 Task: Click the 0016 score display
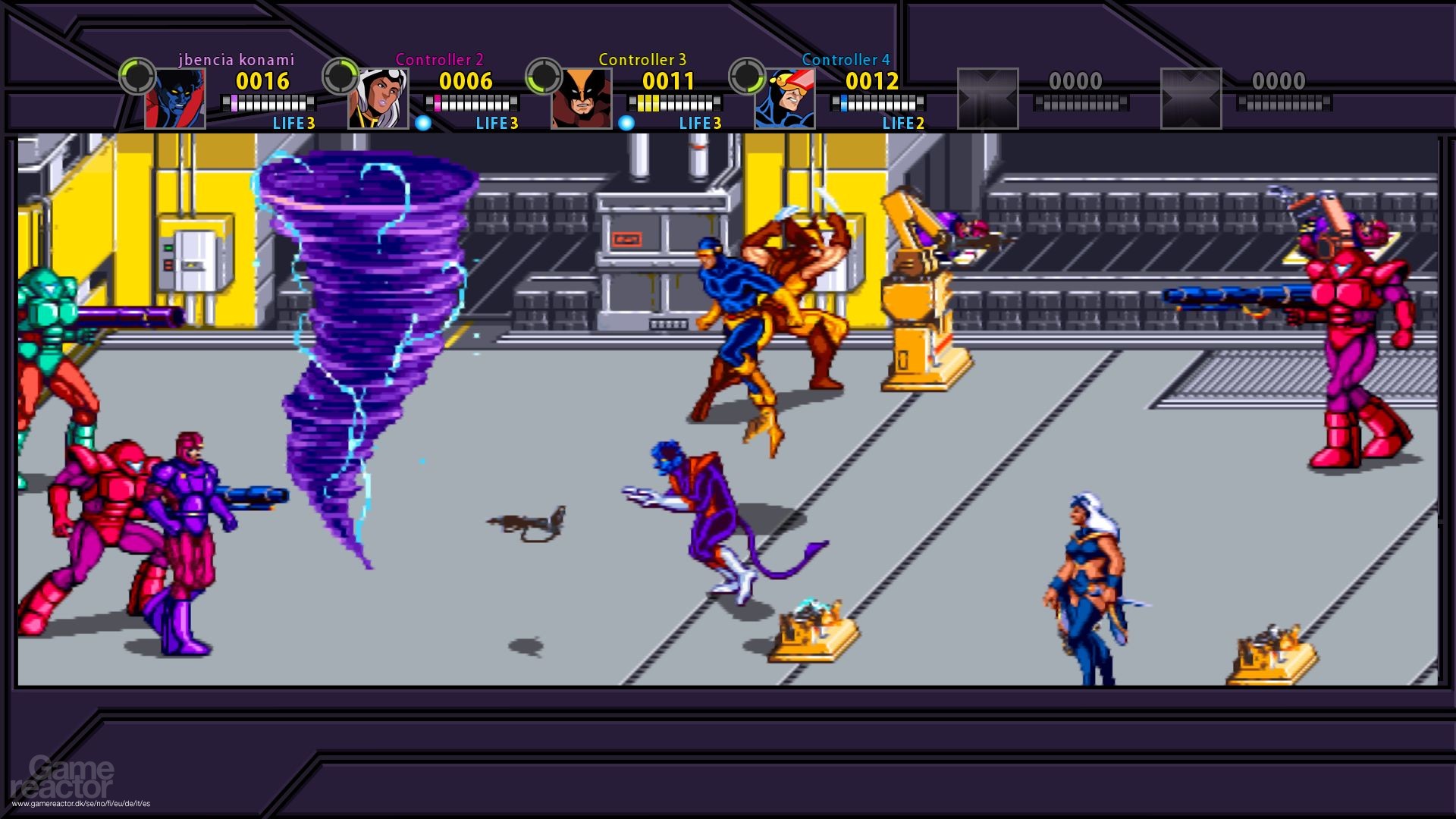(262, 80)
